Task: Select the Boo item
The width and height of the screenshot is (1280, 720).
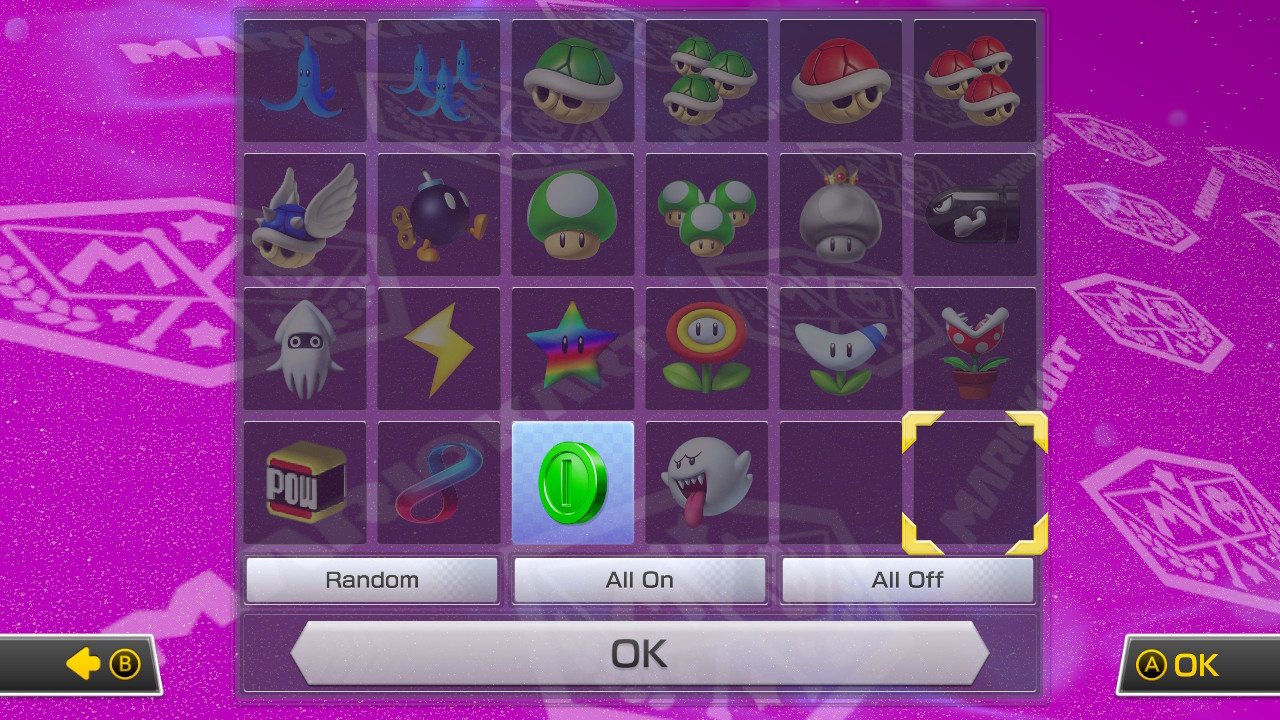Action: (706, 482)
